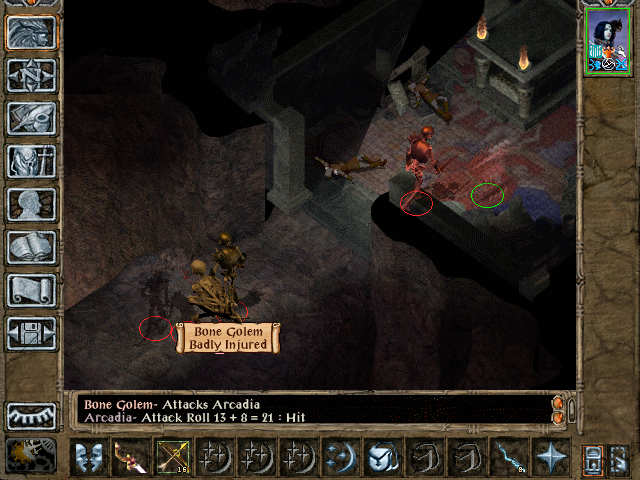640x480 pixels.
Task: Cast the crescent moon sparkle spell
Action: 341,457
